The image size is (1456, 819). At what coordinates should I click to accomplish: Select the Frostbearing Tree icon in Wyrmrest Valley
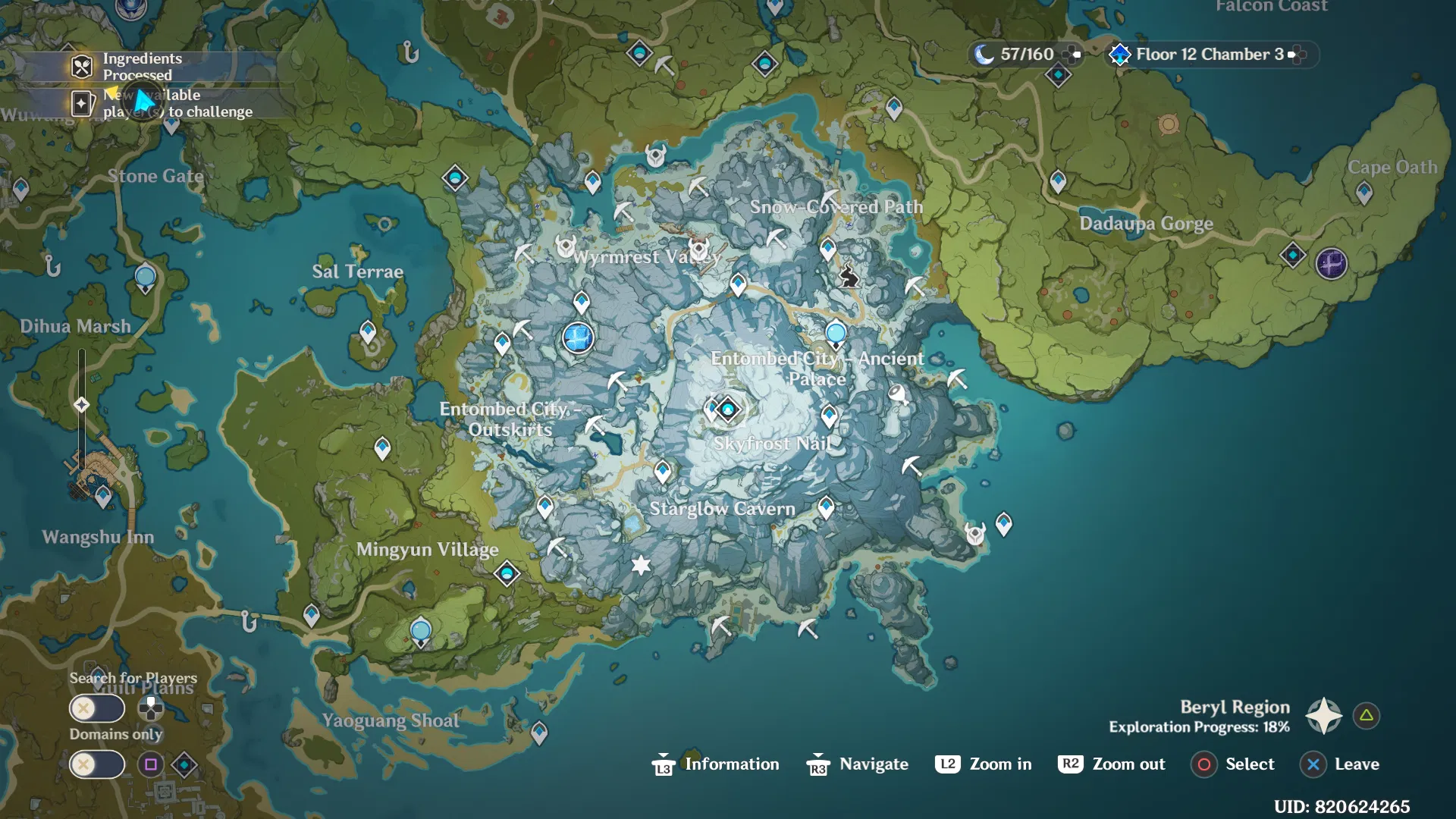coord(578,338)
